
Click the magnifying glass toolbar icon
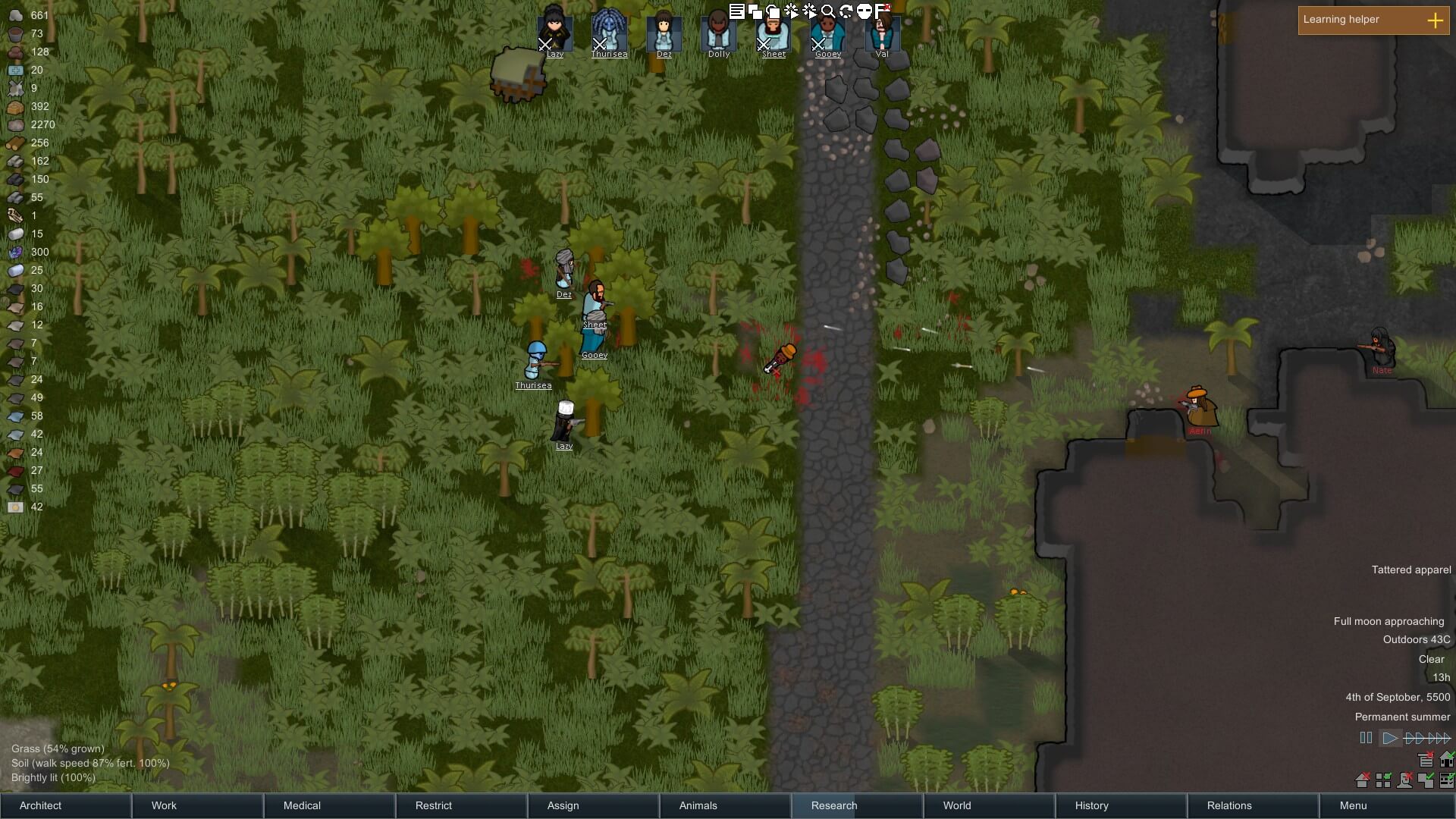828,11
